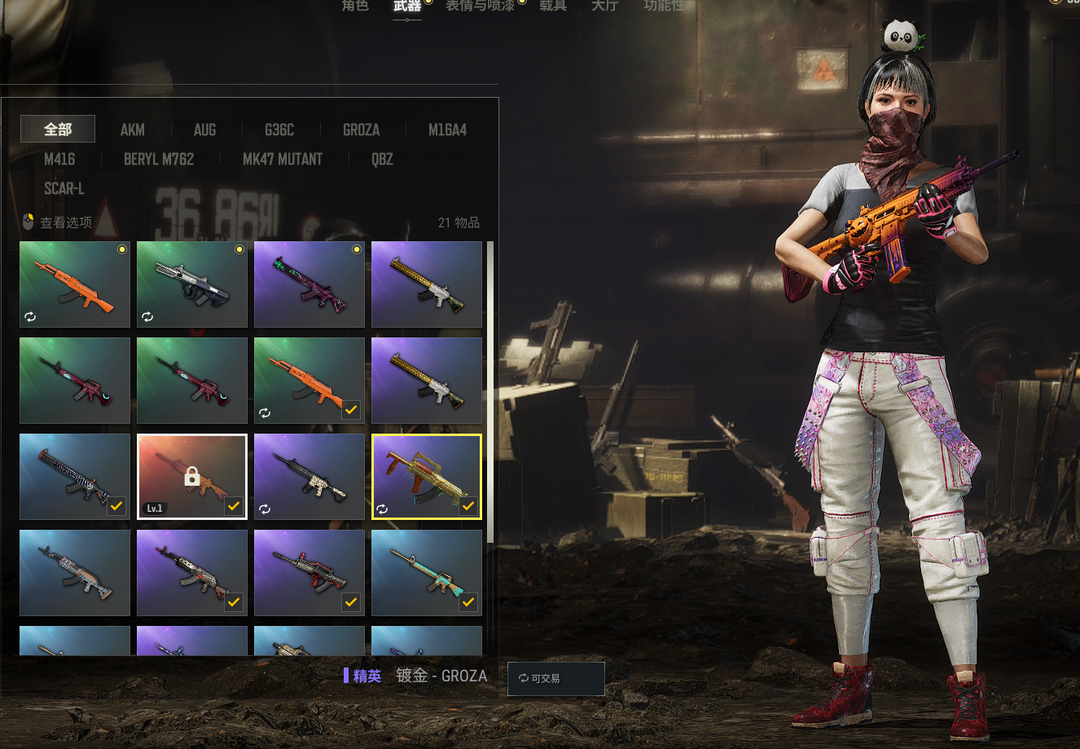The height and width of the screenshot is (749, 1080).
Task: Select the locked Lv.1 weapon skin
Action: pyautogui.click(x=192, y=477)
